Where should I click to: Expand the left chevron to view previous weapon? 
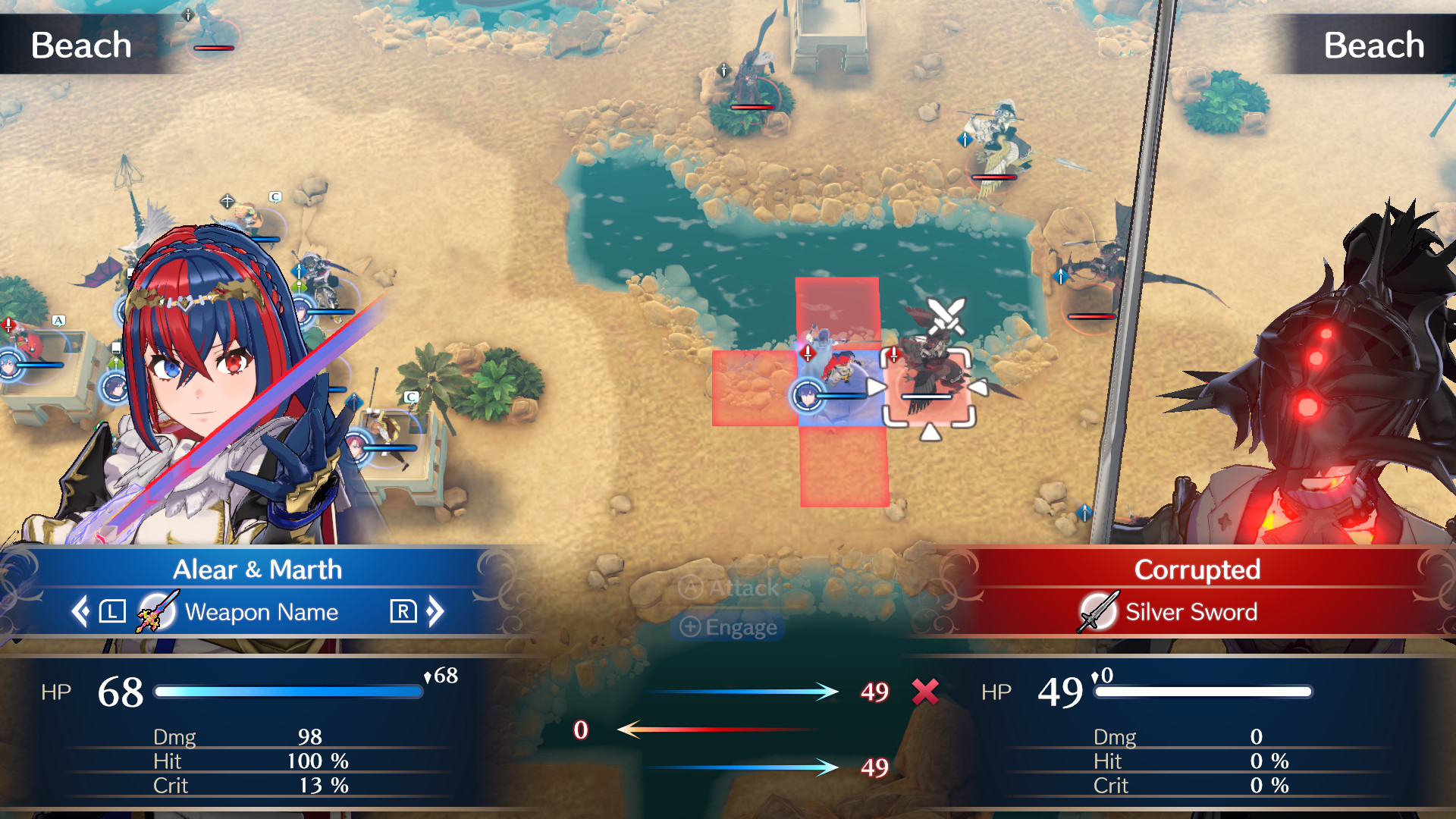[x=79, y=612]
